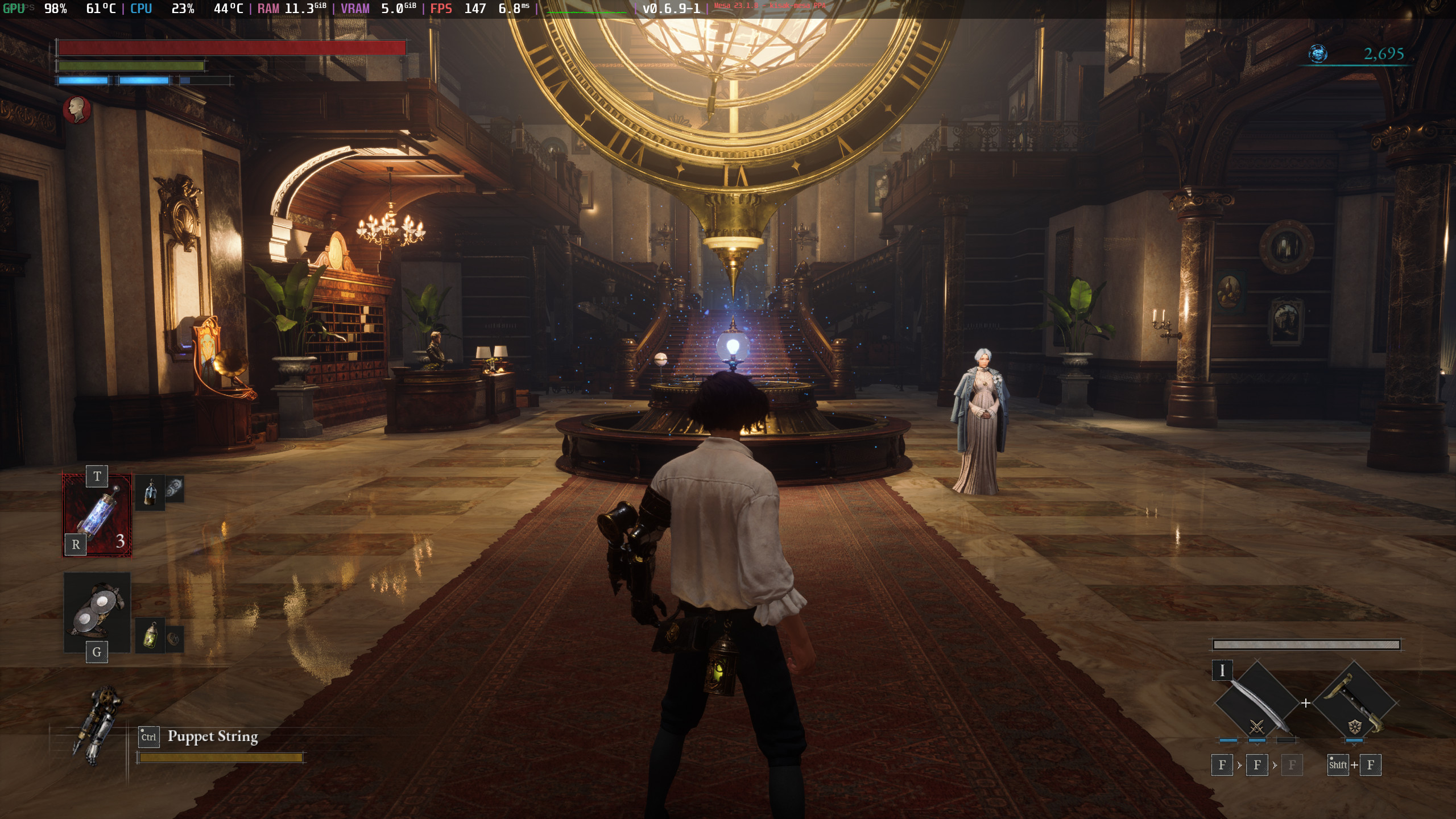Click the head portrait status icon
This screenshot has height=819, width=1456.
pyautogui.click(x=77, y=110)
